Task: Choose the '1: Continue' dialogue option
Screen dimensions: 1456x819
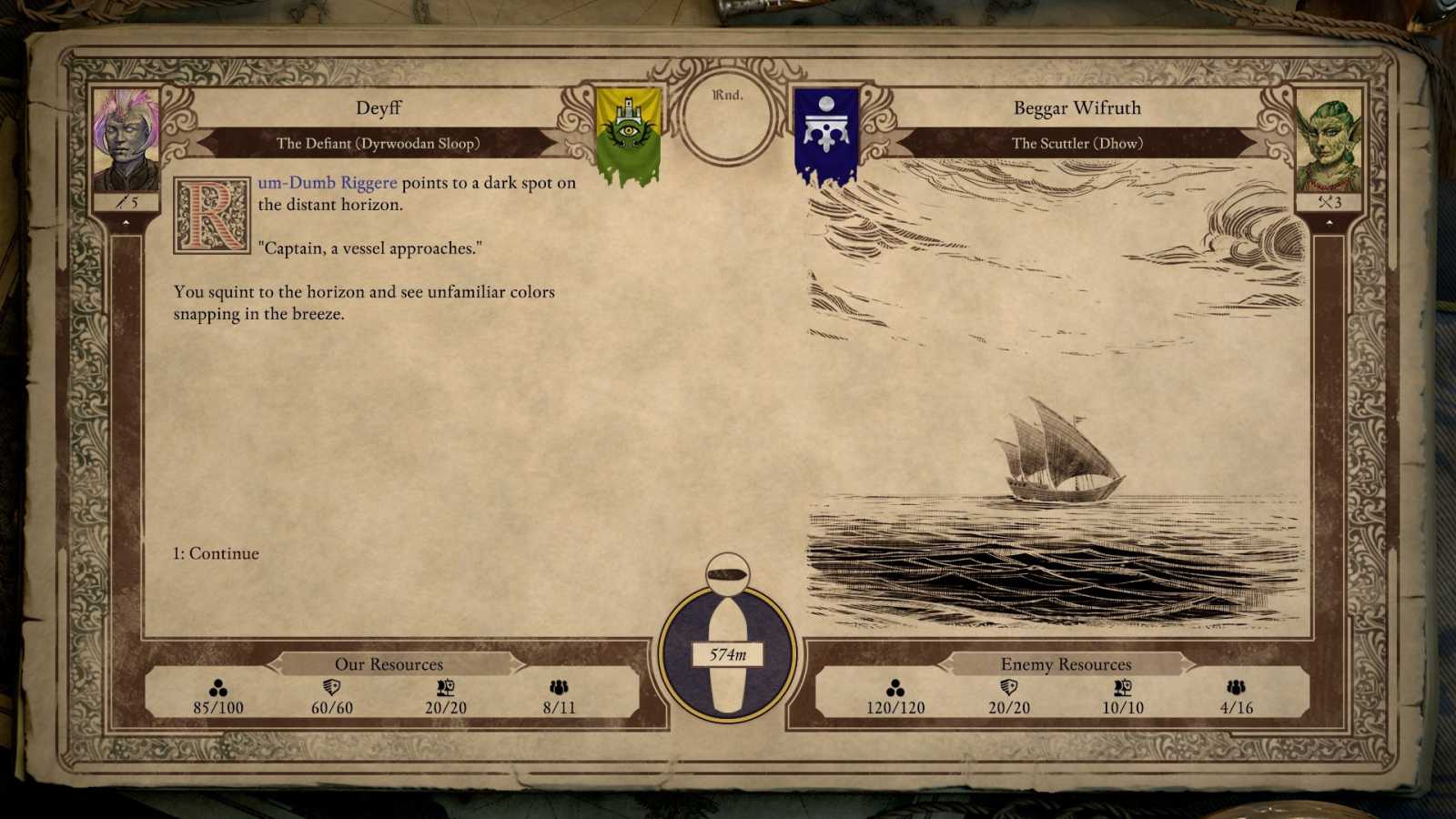Action: (215, 553)
